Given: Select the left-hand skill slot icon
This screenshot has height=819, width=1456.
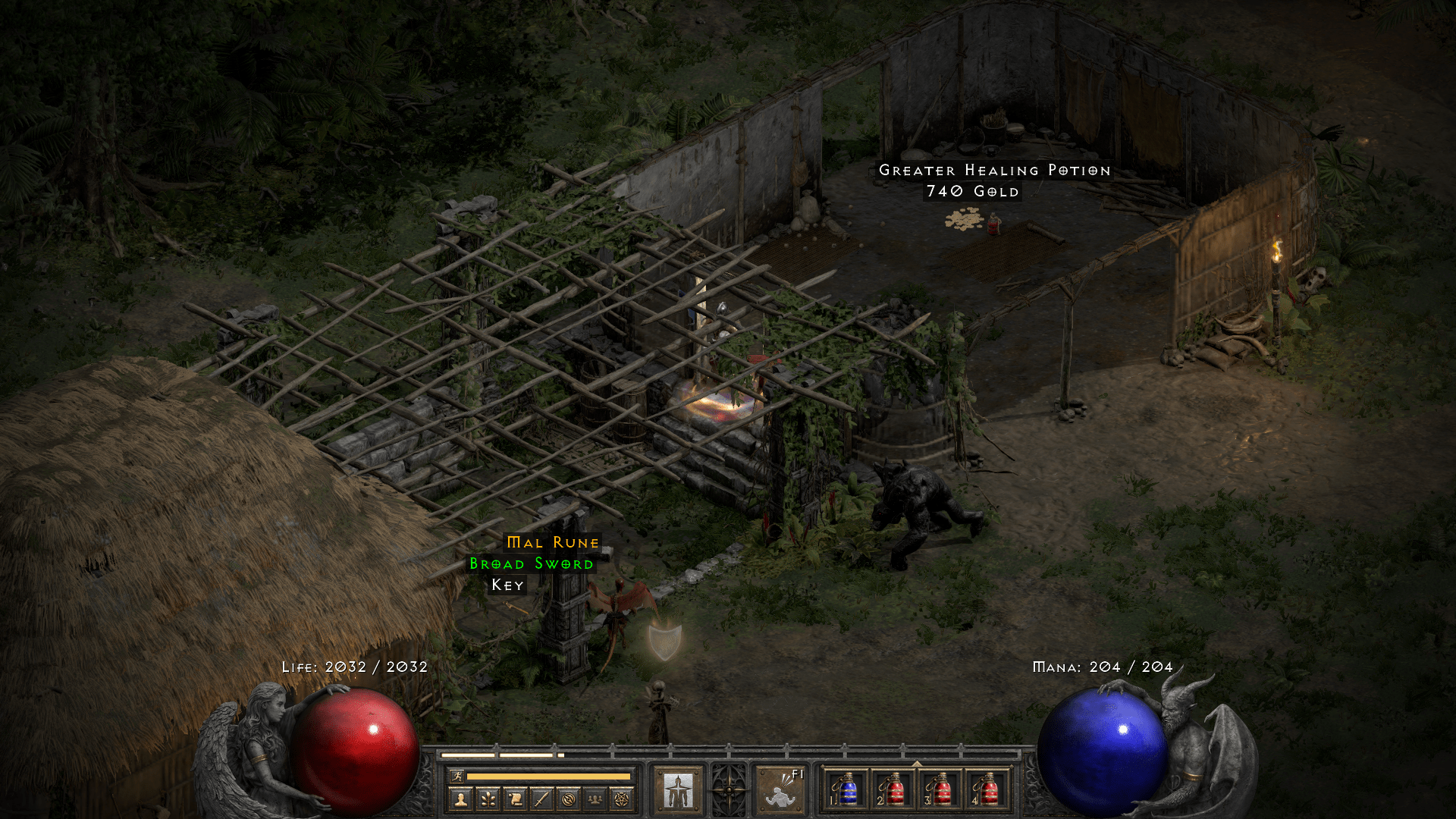Looking at the screenshot, I should coord(679,789).
